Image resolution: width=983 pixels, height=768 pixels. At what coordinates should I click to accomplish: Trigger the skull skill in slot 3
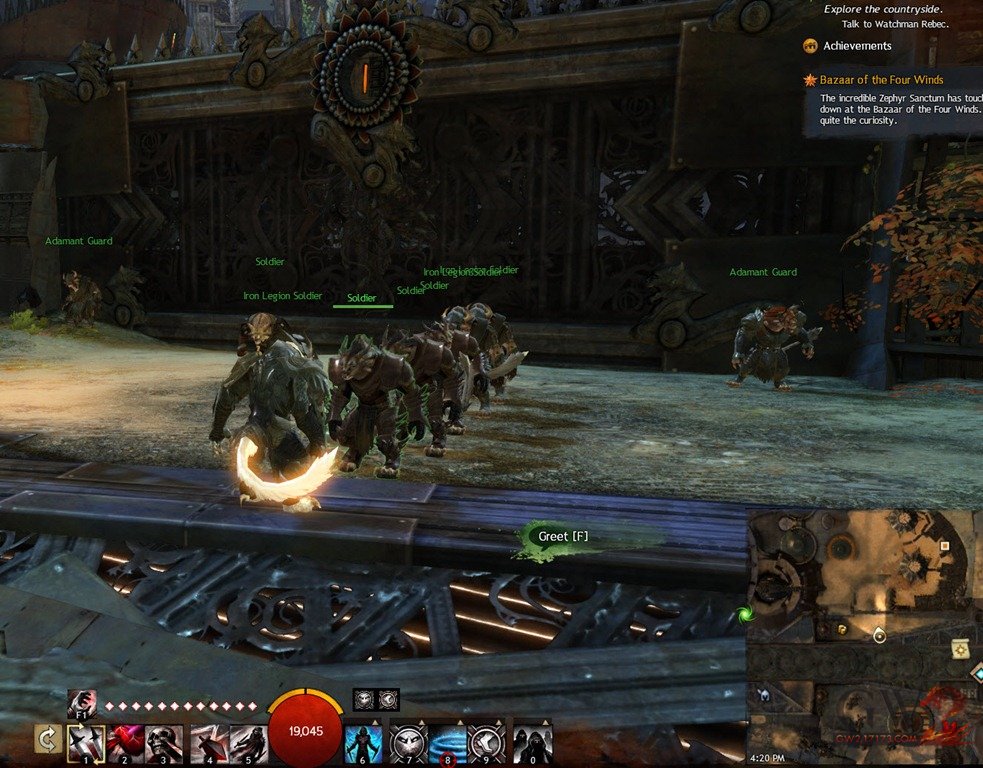(164, 744)
